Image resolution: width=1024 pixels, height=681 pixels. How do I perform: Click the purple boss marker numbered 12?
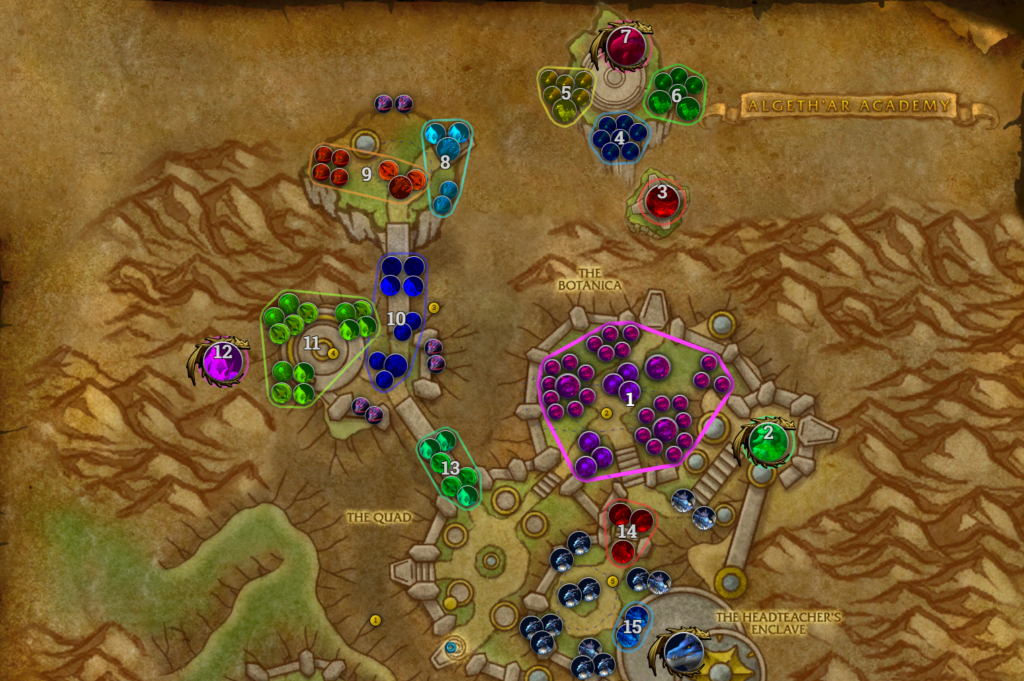pyautogui.click(x=223, y=360)
